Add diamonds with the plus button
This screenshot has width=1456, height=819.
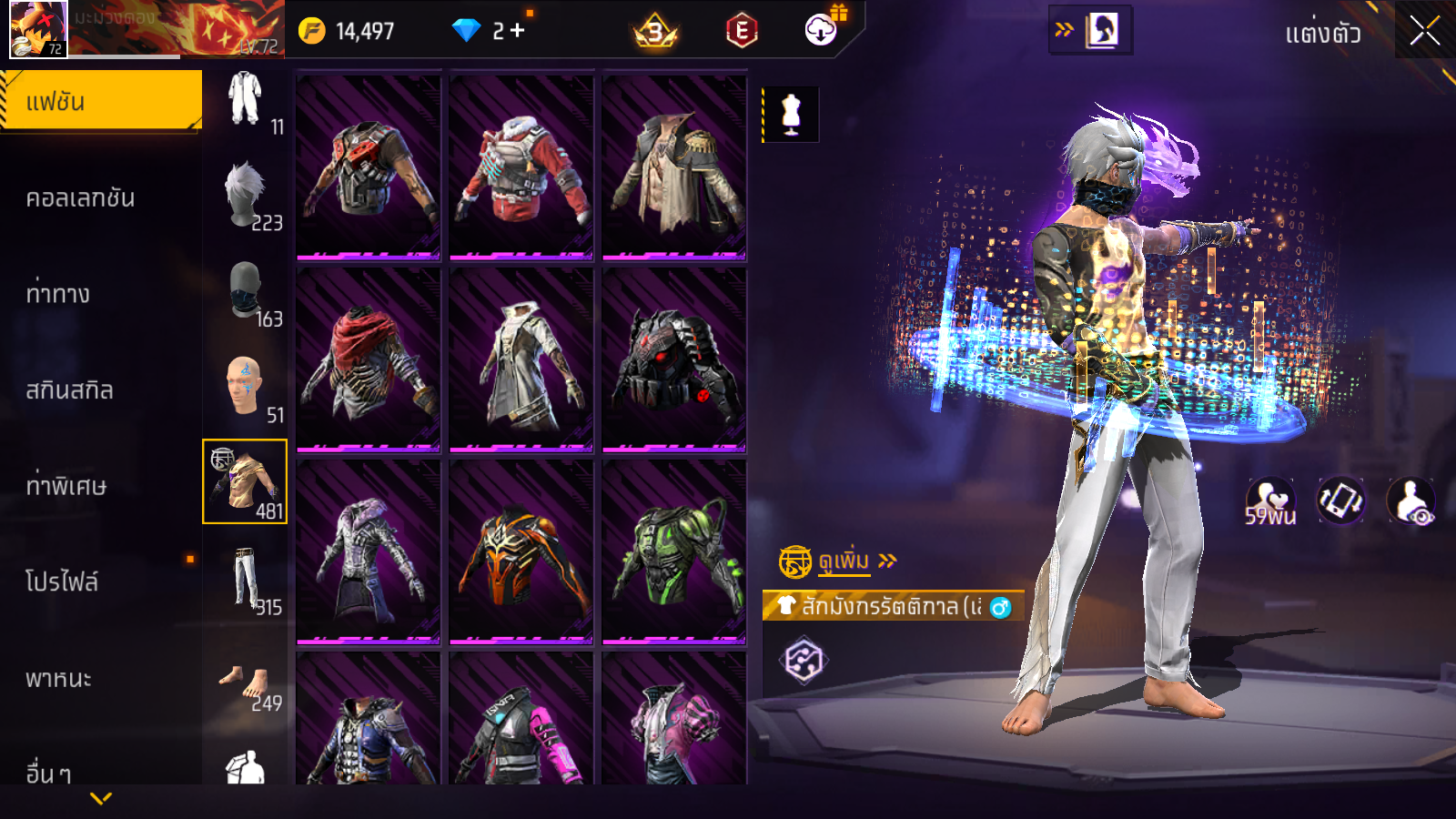coord(518,31)
